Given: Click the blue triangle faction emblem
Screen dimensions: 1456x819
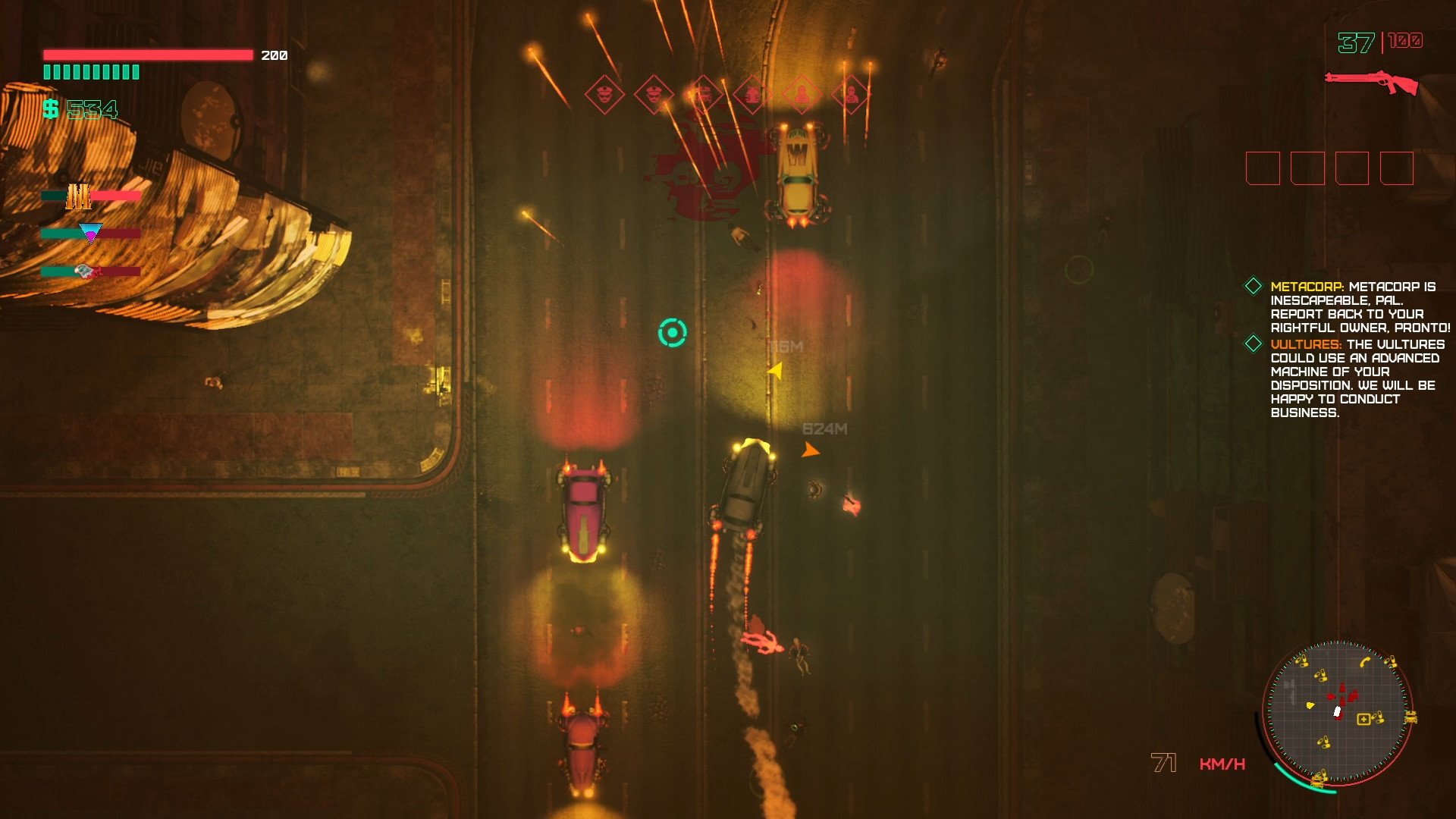Looking at the screenshot, I should [90, 233].
